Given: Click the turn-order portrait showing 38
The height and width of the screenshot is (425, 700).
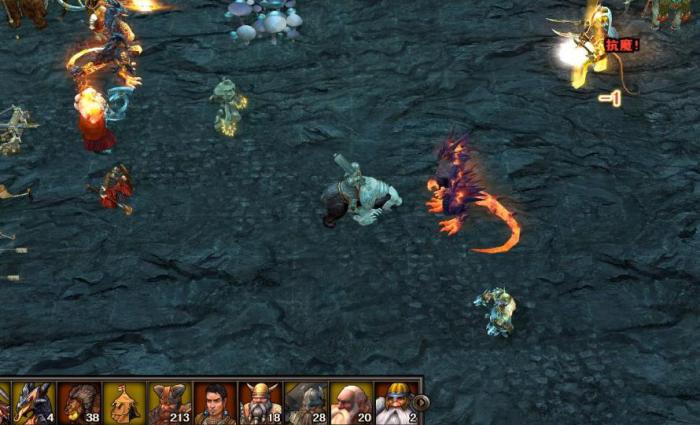Looking at the screenshot, I should point(79,403).
